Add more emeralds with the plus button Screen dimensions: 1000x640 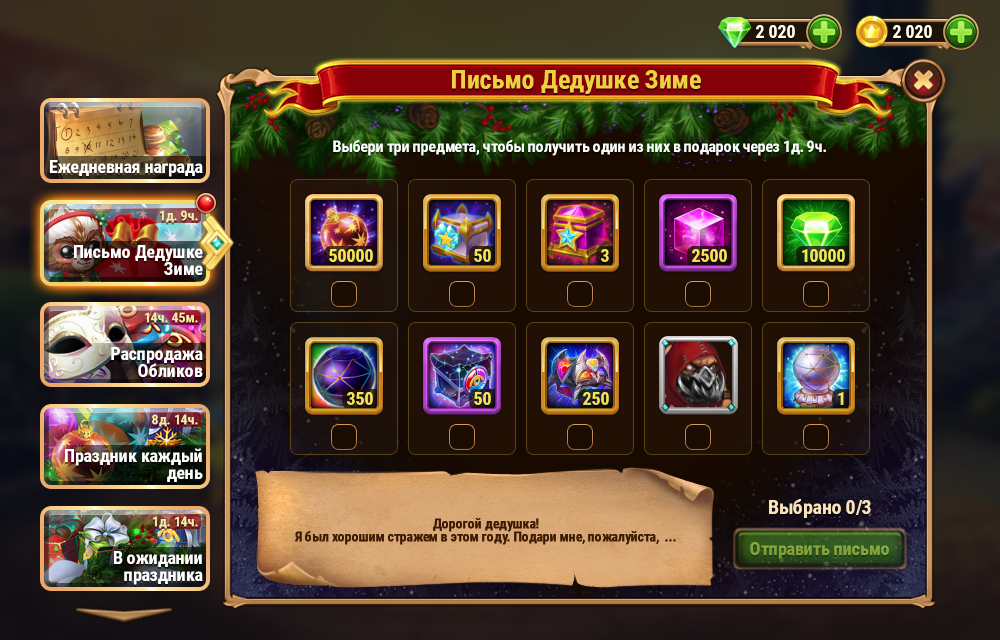tap(824, 32)
